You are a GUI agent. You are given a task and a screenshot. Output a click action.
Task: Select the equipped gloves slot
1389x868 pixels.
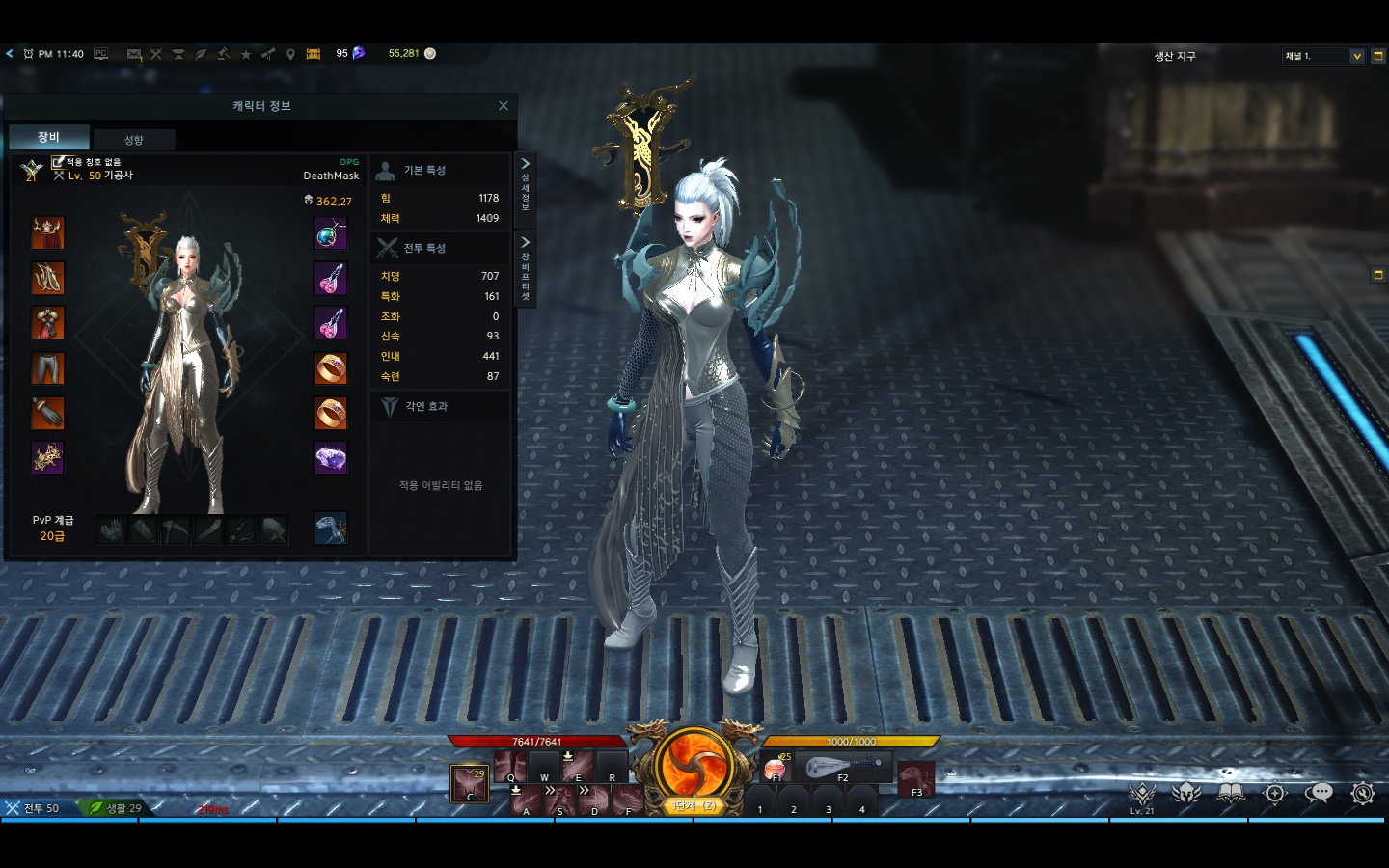click(x=47, y=413)
